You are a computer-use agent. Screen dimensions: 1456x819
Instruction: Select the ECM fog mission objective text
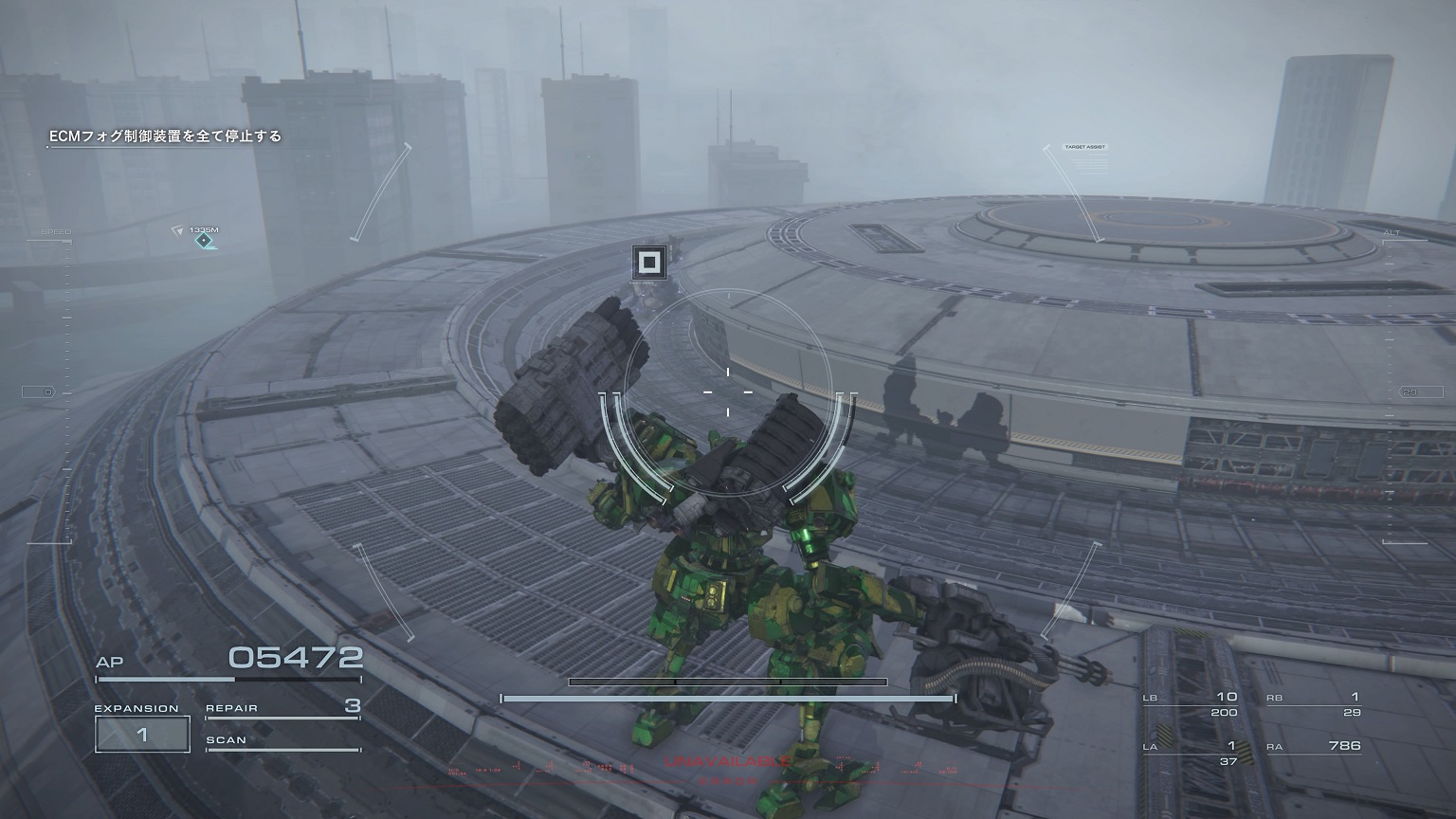coord(166,136)
